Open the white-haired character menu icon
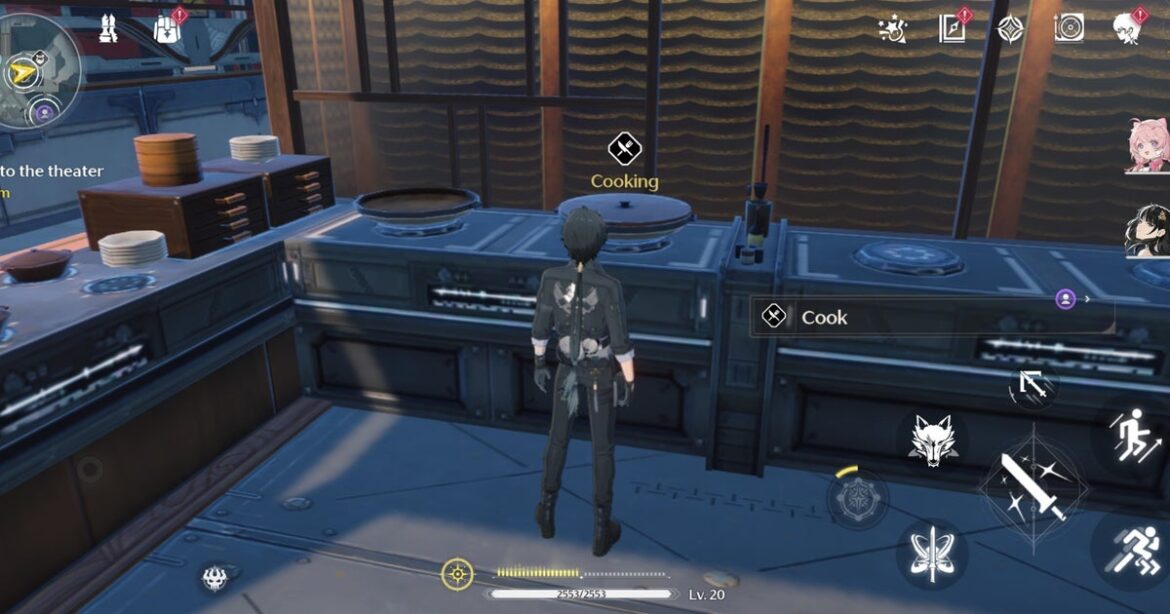 click(x=1129, y=29)
